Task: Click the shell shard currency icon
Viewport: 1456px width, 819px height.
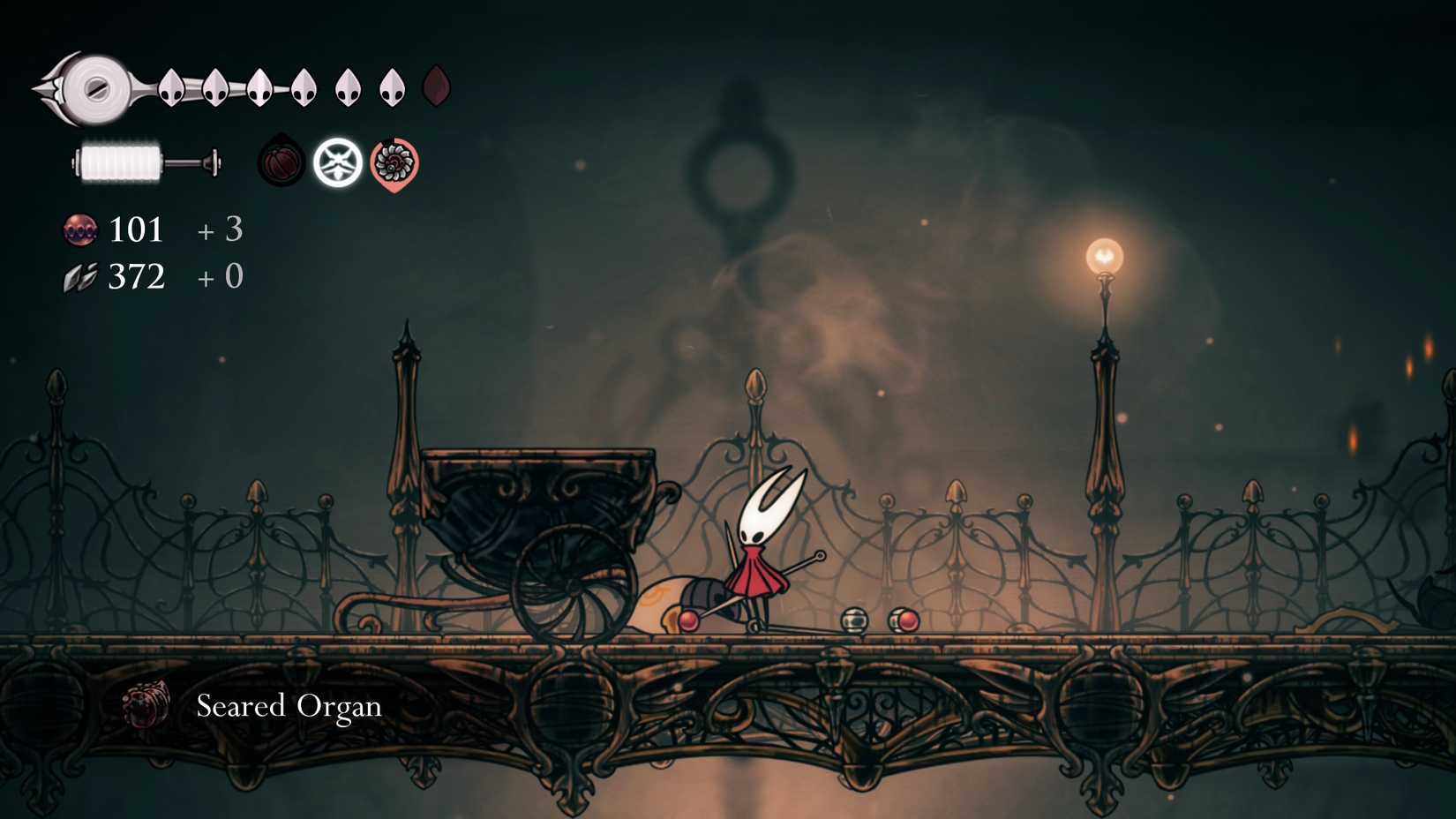Action: click(x=80, y=278)
